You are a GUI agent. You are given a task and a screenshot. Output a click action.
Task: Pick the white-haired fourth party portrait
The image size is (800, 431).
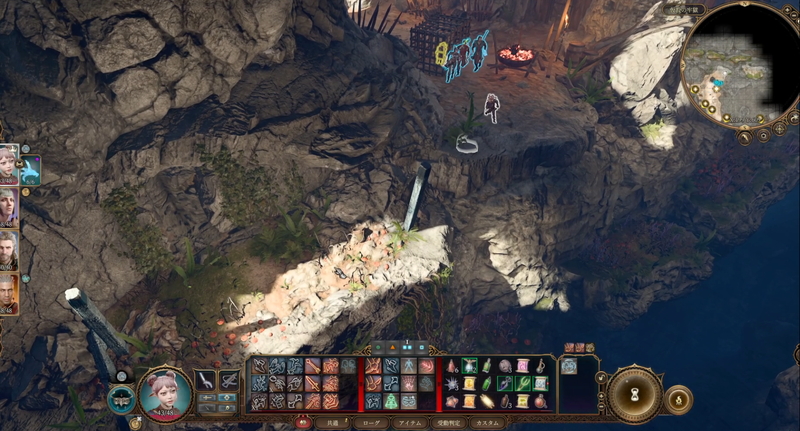(9, 295)
